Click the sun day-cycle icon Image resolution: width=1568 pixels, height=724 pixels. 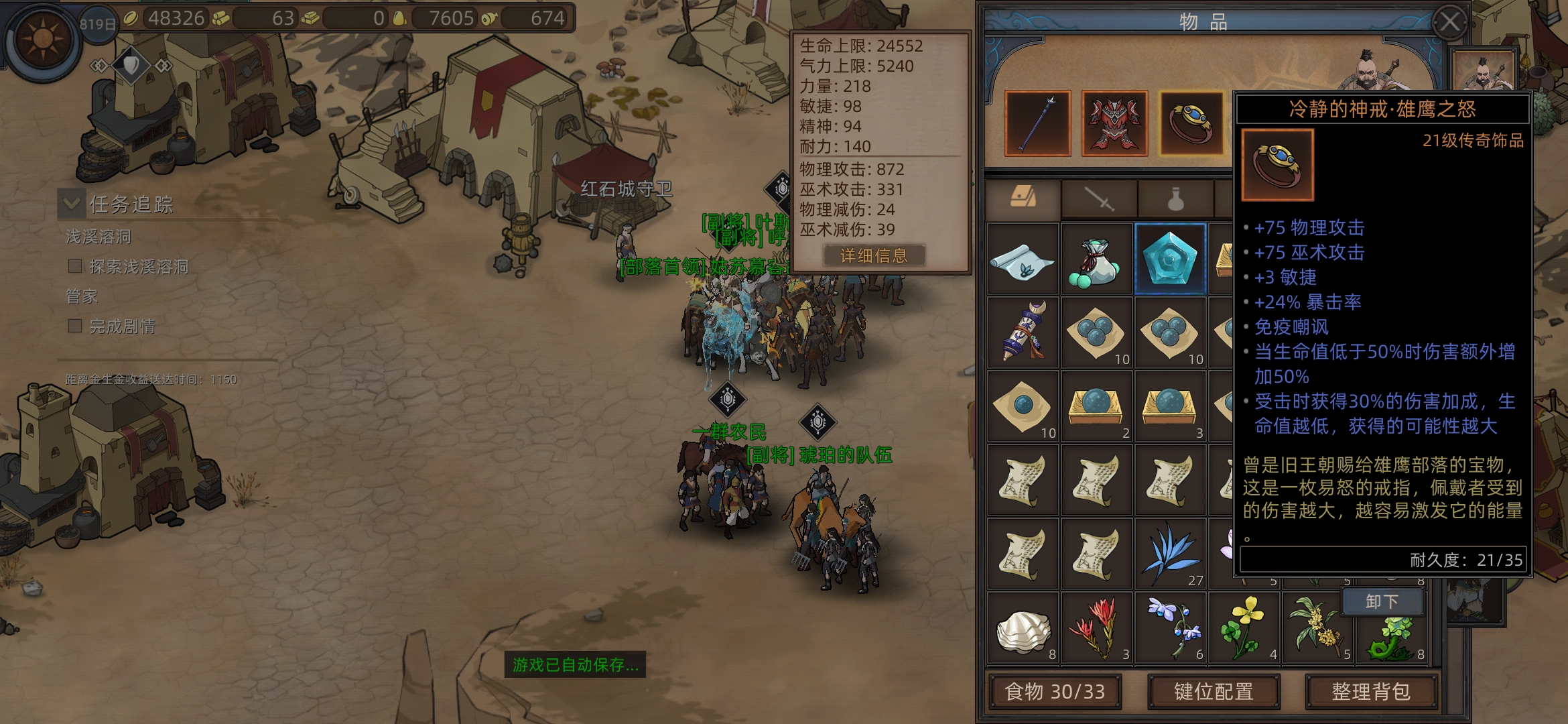tap(43, 39)
